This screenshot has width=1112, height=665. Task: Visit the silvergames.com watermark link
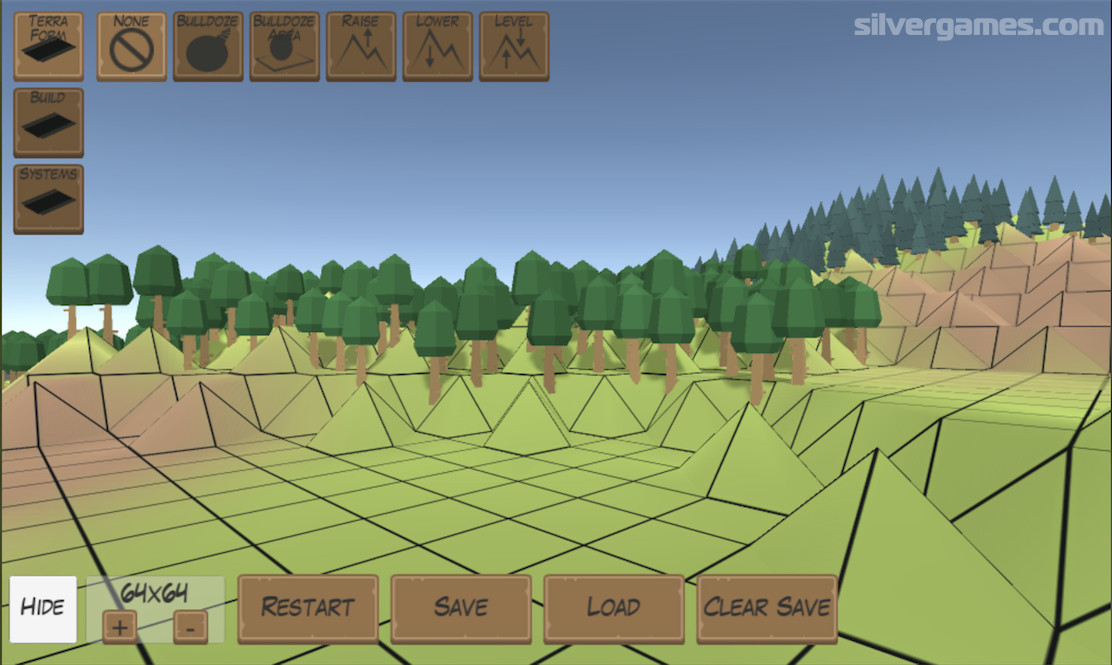978,25
